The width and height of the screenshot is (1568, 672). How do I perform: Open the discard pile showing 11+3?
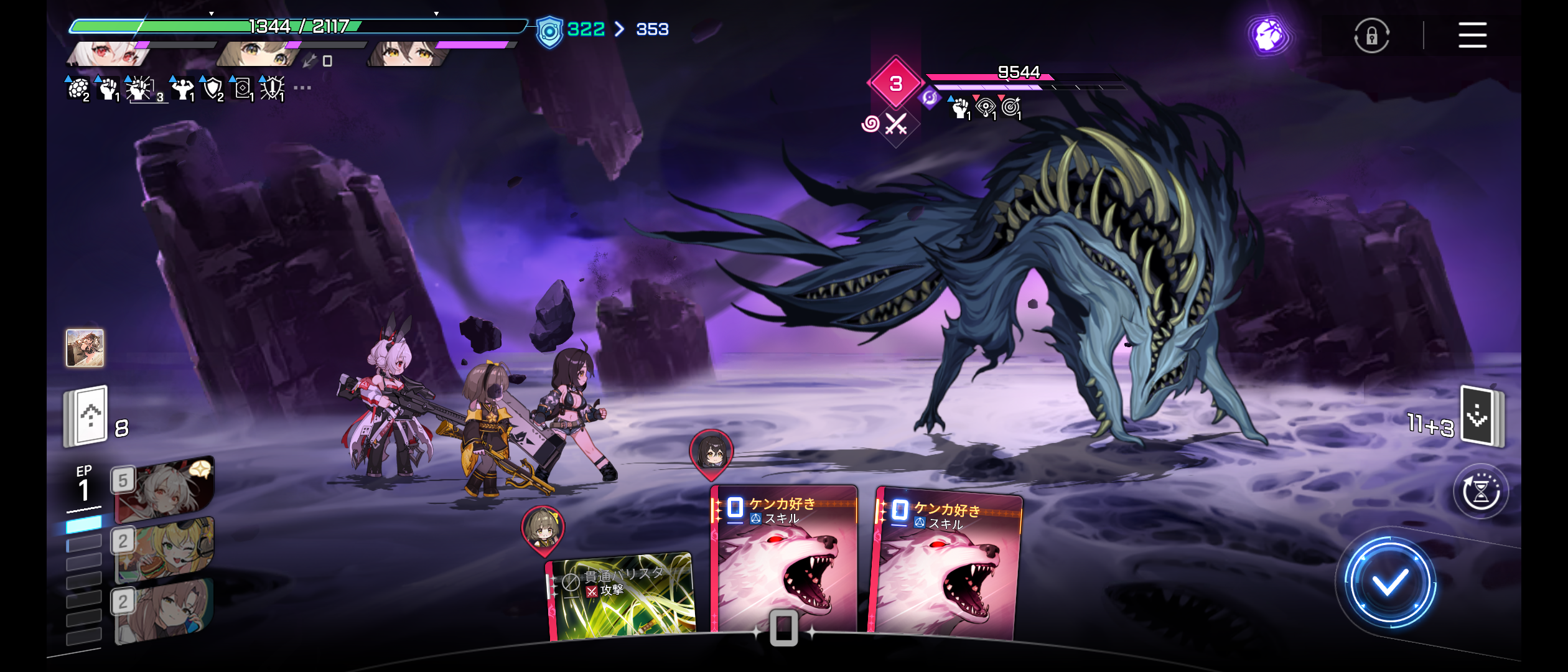point(1482,416)
